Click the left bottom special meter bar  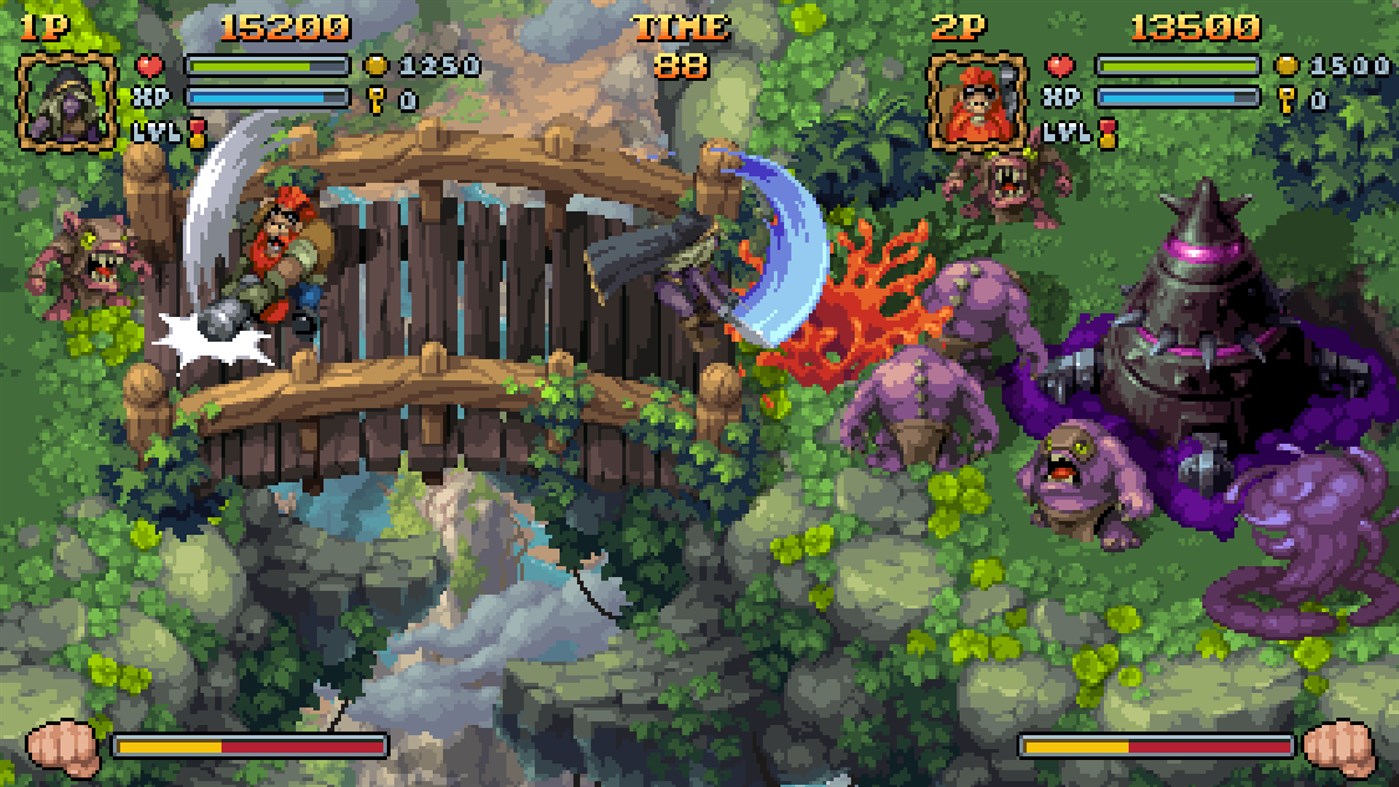250,745
